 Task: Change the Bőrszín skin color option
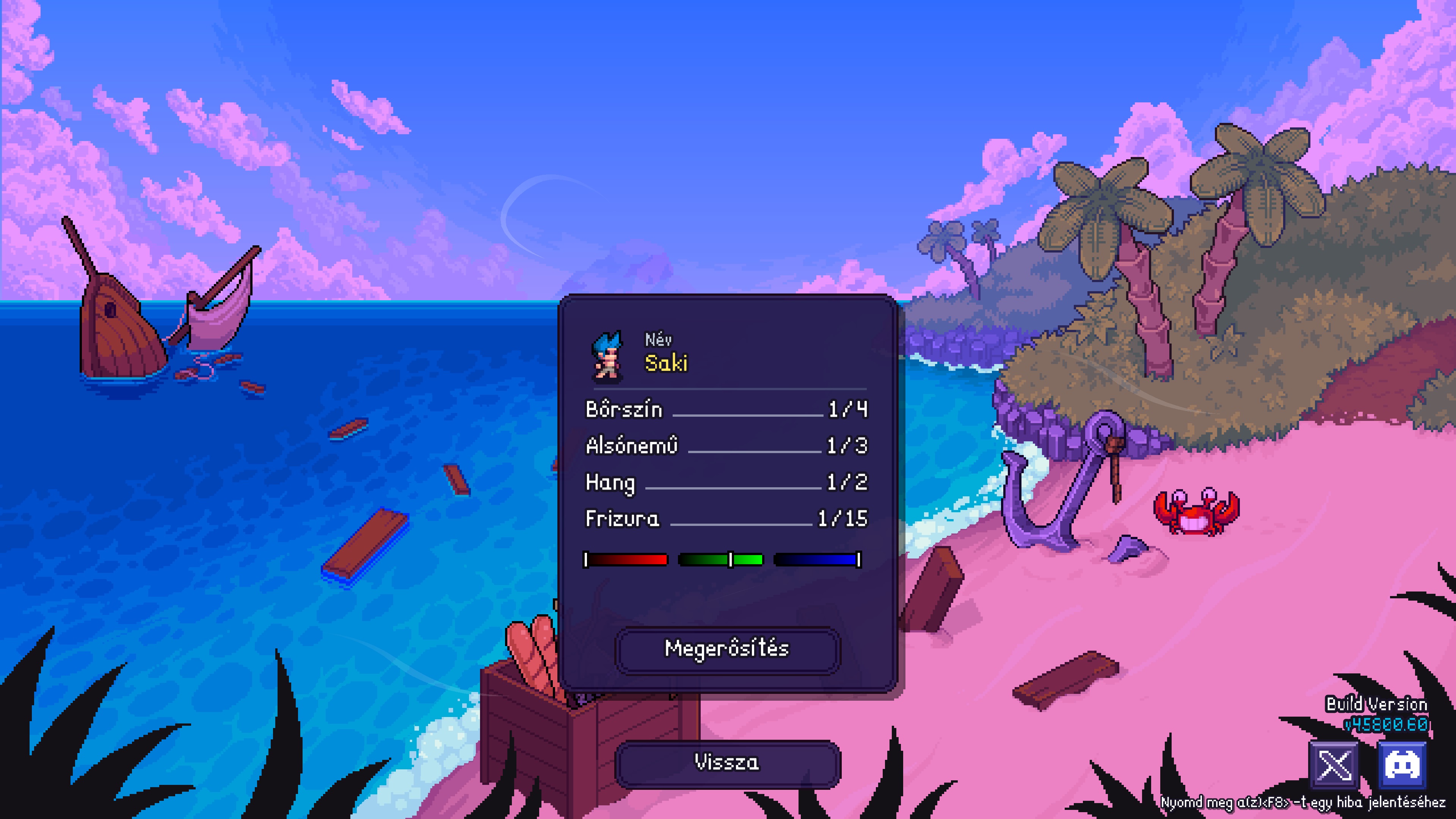coord(726,409)
